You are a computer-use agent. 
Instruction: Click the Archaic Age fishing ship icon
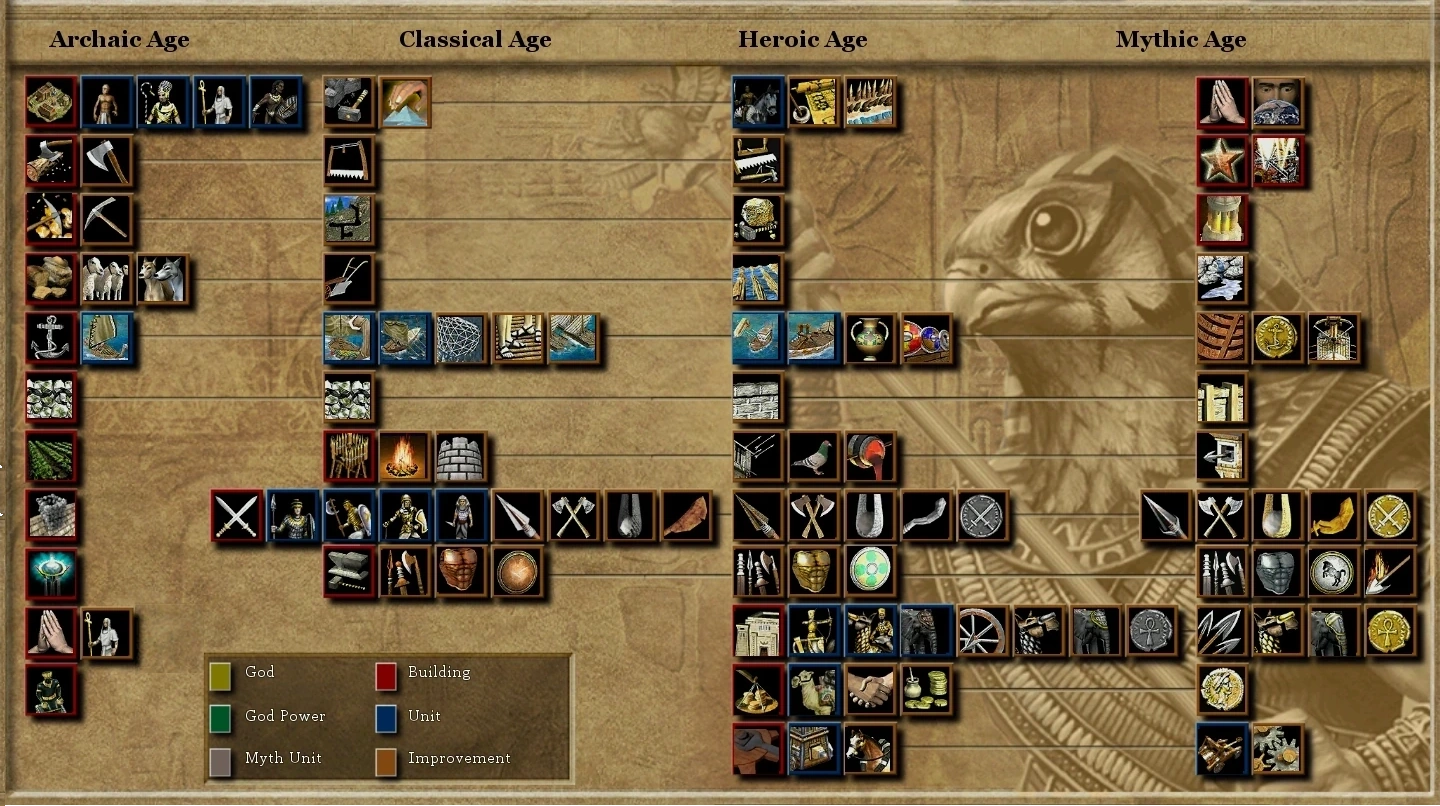(107, 338)
